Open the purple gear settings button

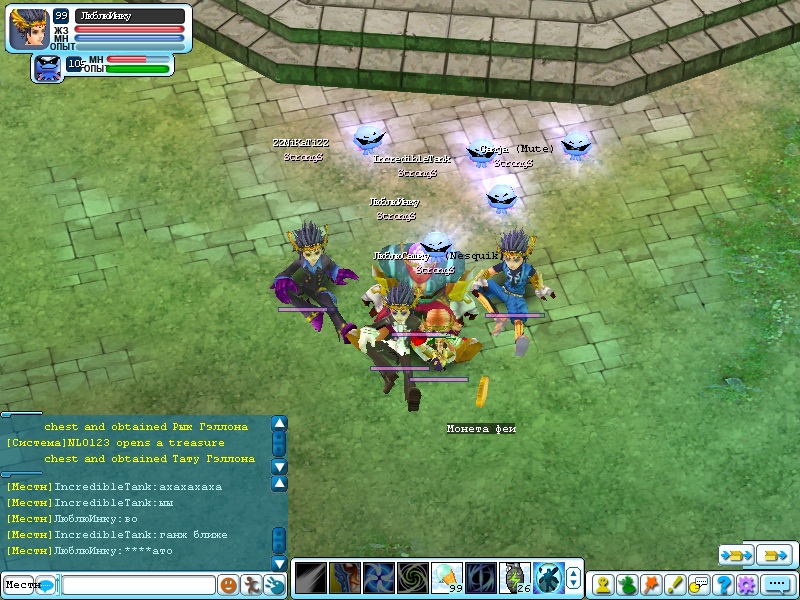746,584
